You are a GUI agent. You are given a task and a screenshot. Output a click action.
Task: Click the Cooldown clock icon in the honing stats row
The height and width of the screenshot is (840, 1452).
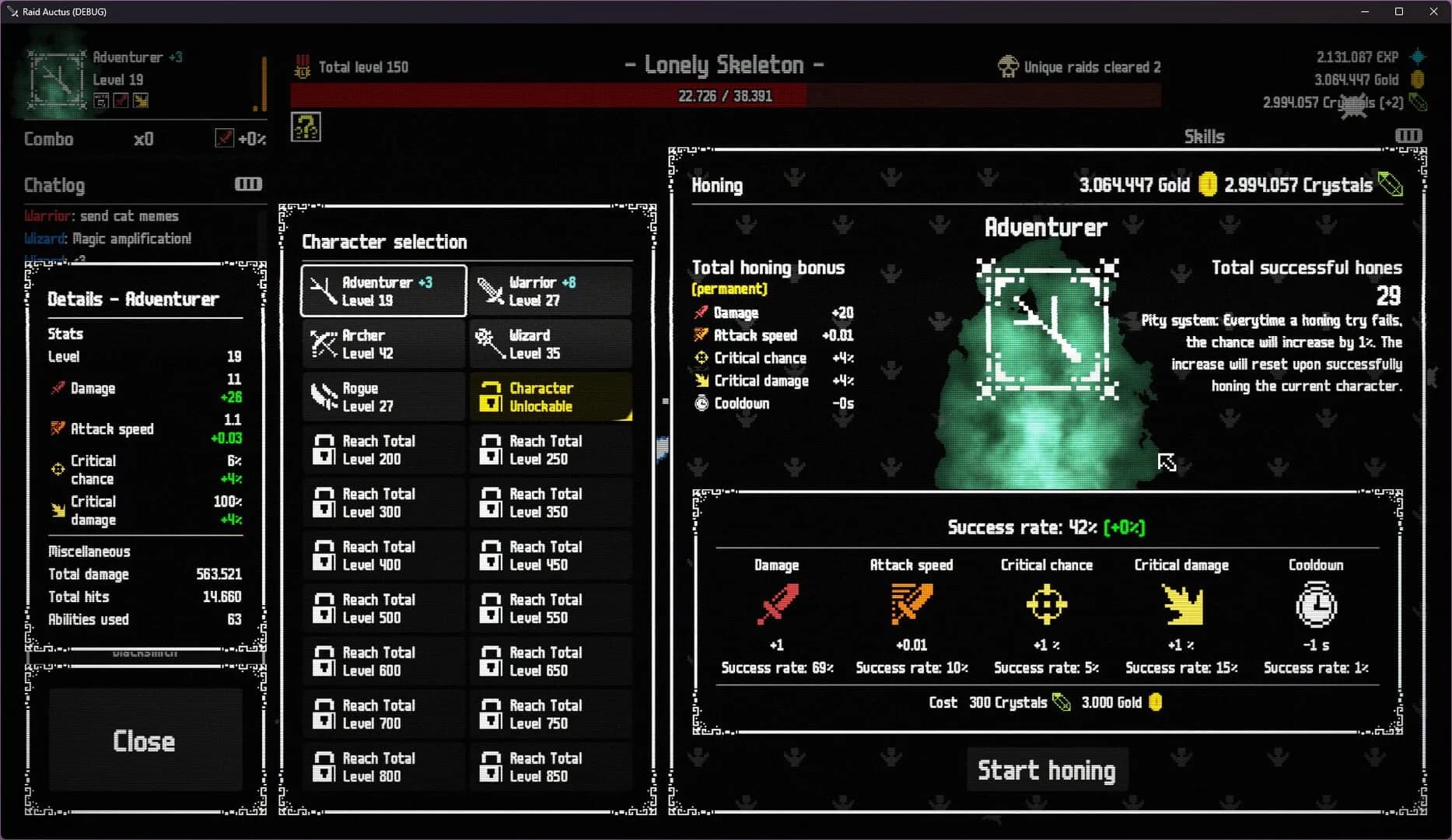point(1316,605)
